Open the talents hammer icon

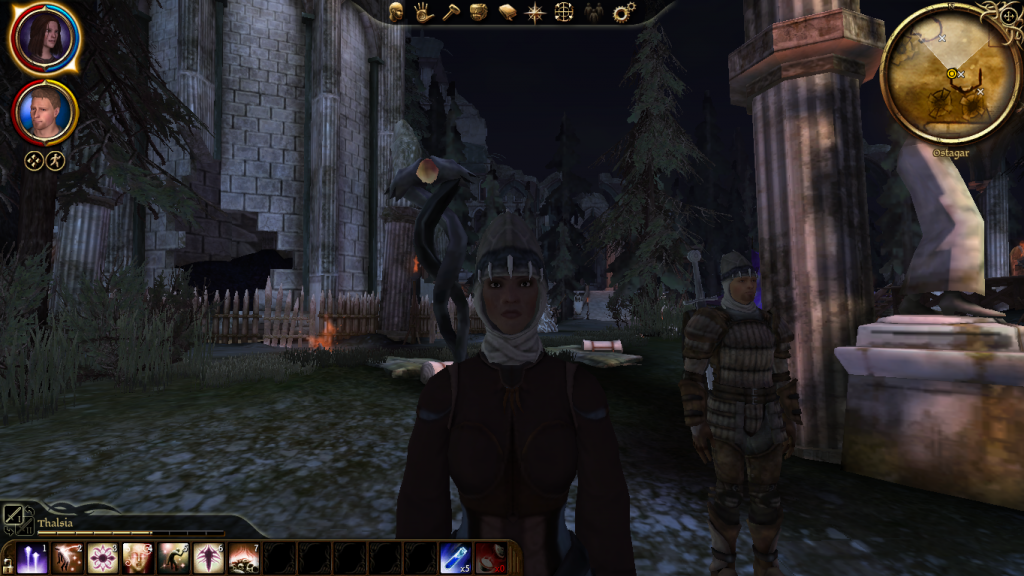[x=450, y=13]
